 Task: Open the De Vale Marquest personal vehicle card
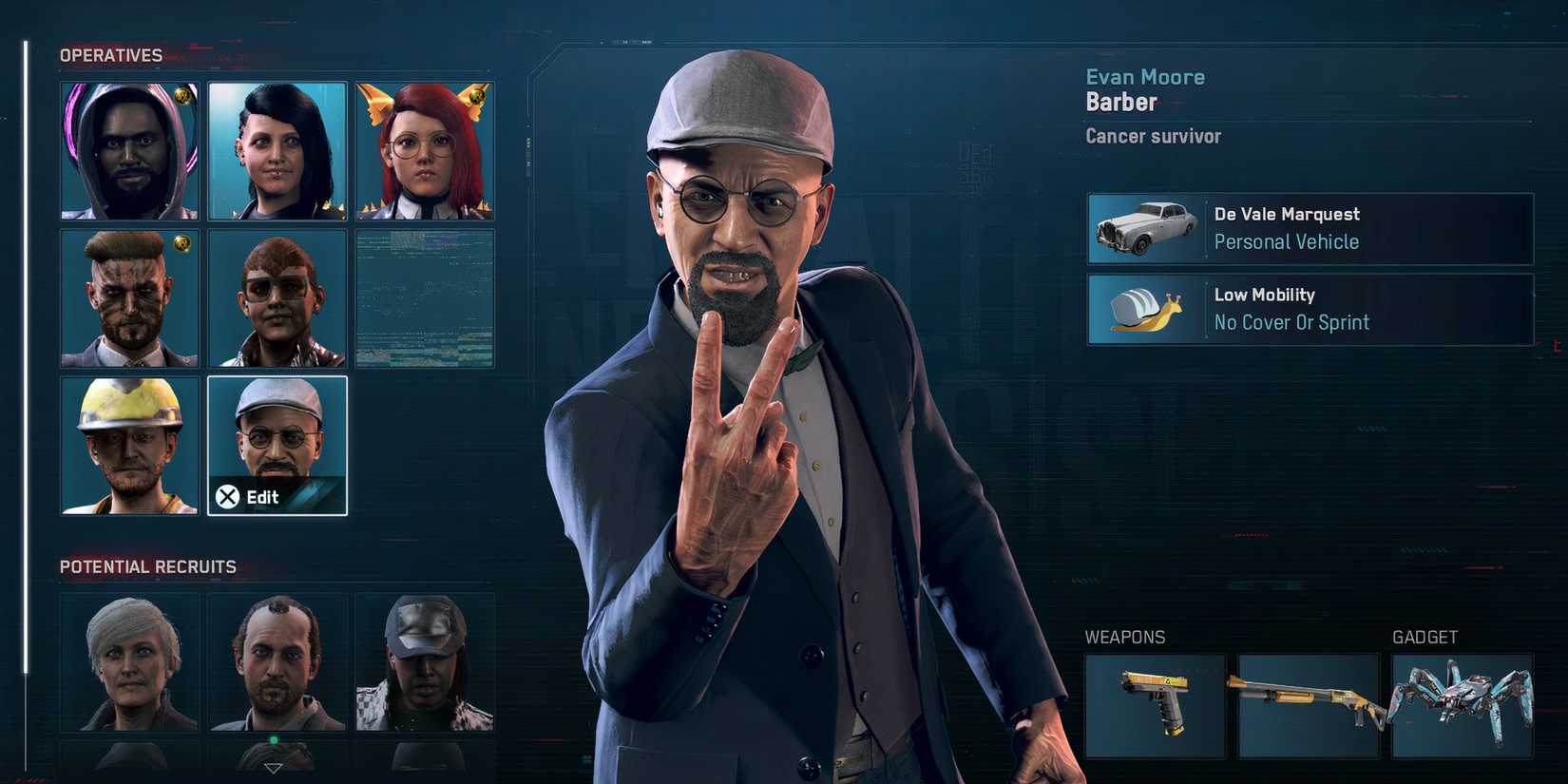1309,228
